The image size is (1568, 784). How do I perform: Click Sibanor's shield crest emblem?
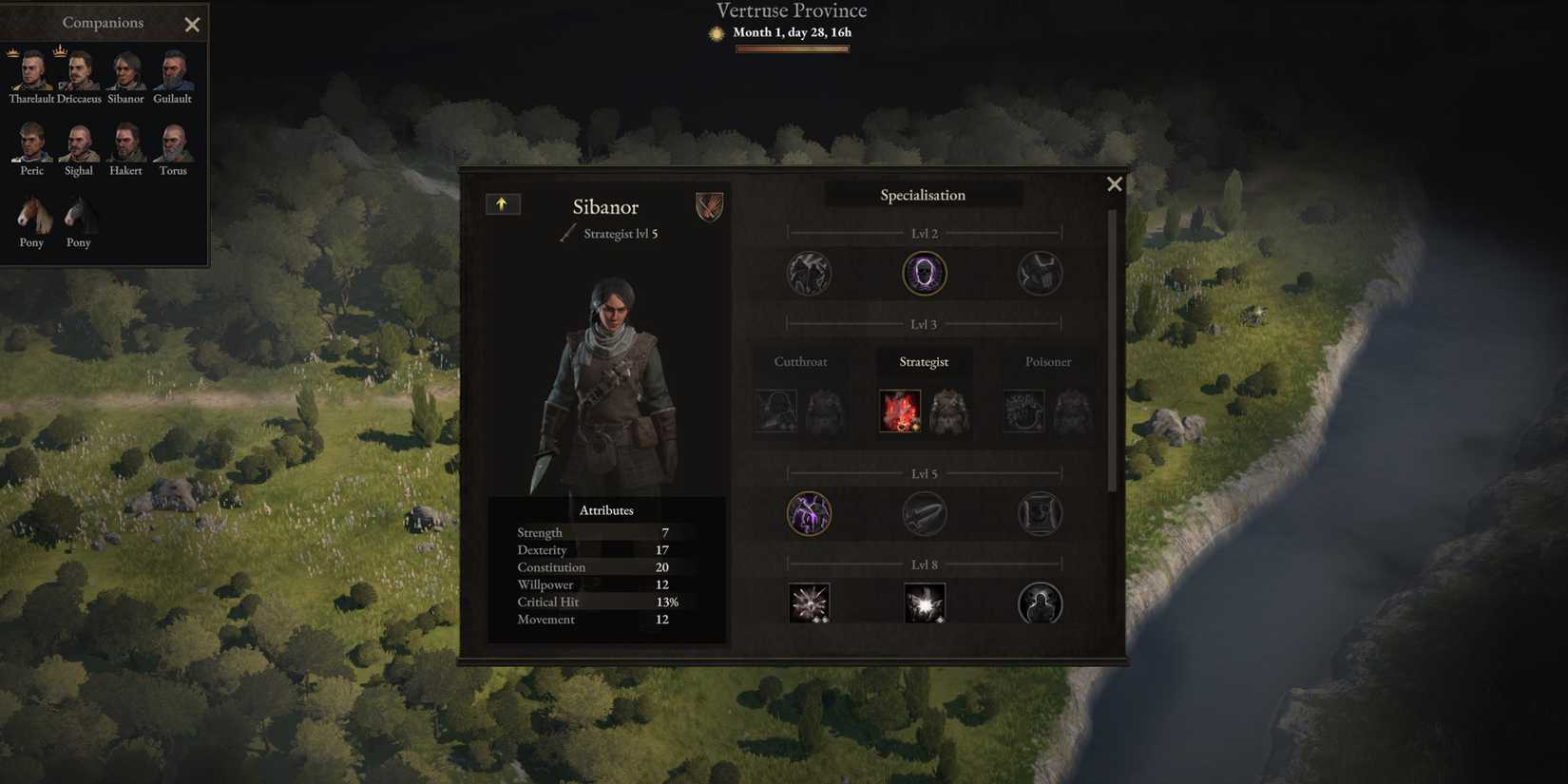709,207
